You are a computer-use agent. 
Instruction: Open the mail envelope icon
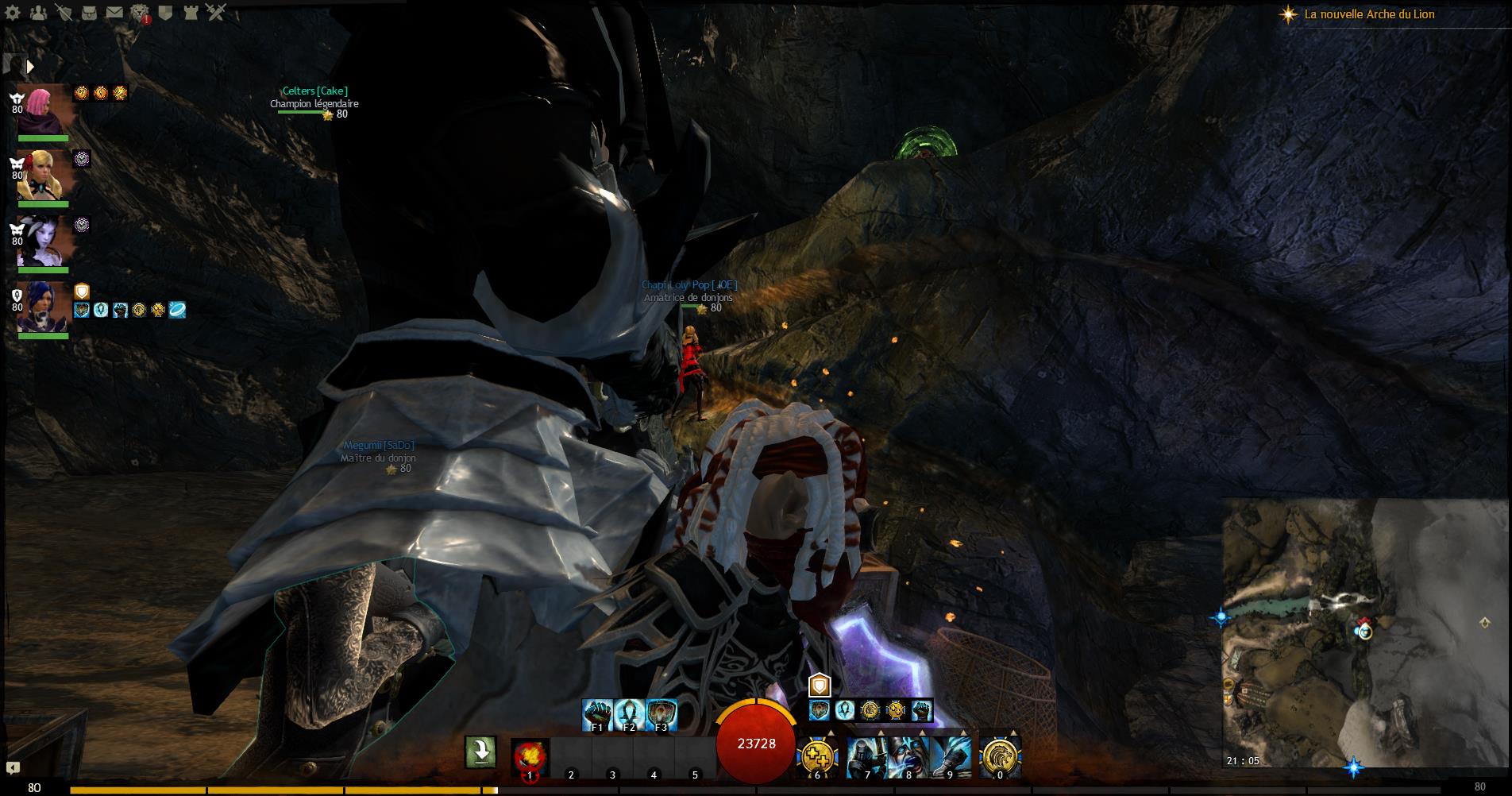(114, 13)
